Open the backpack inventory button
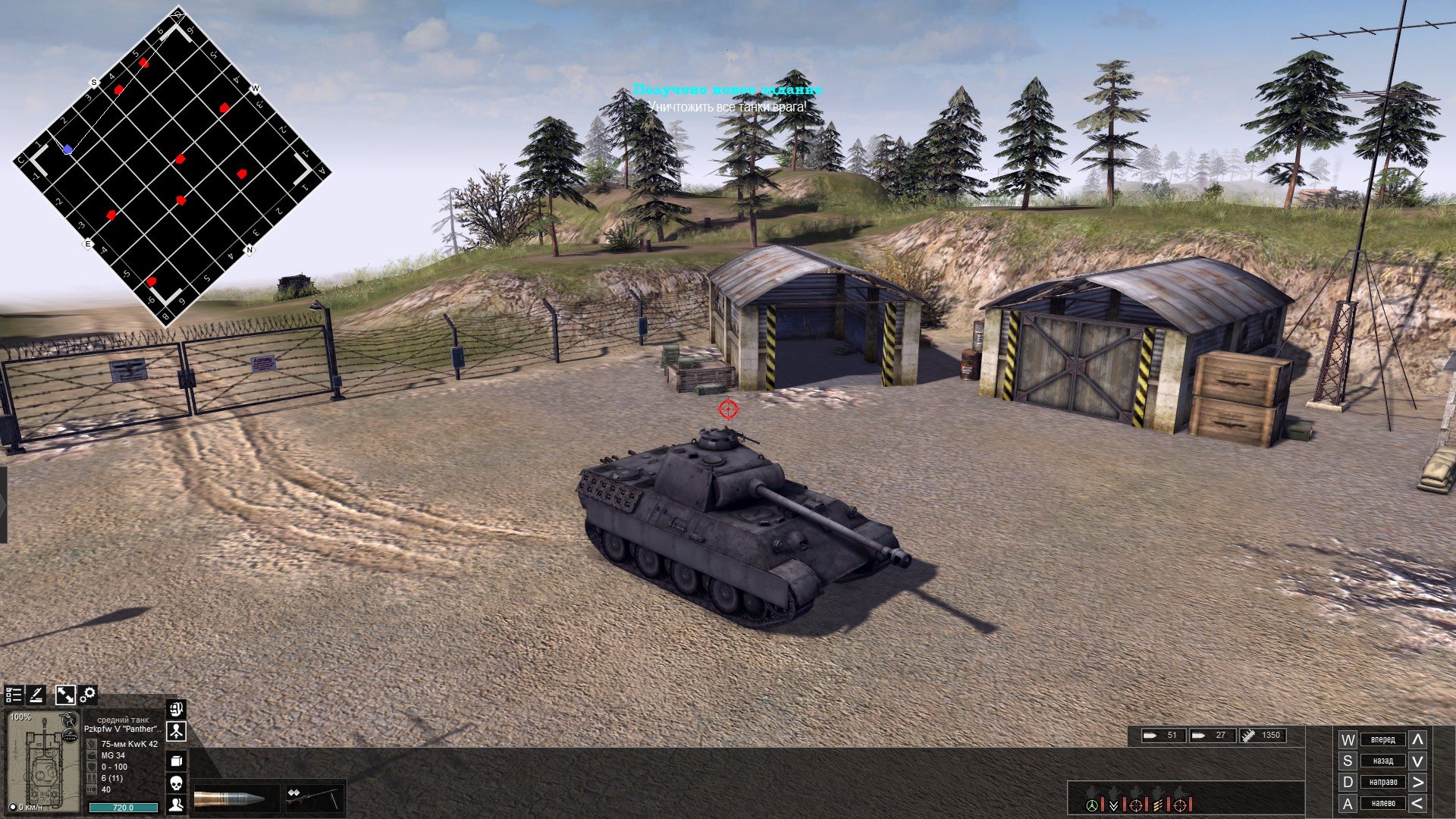This screenshot has width=1456, height=819. 176,710
